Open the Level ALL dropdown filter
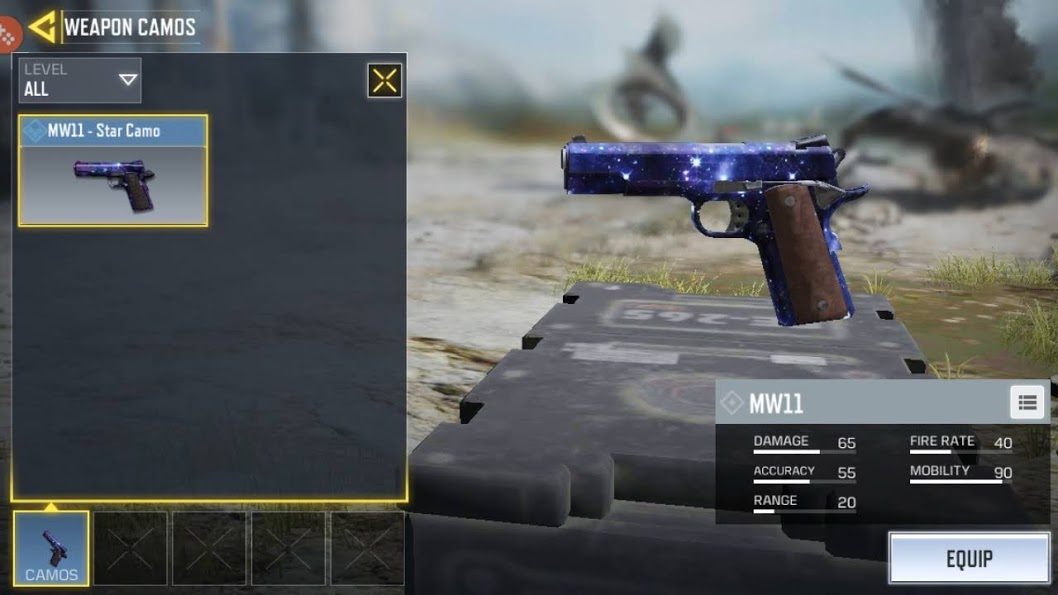 click(80, 80)
